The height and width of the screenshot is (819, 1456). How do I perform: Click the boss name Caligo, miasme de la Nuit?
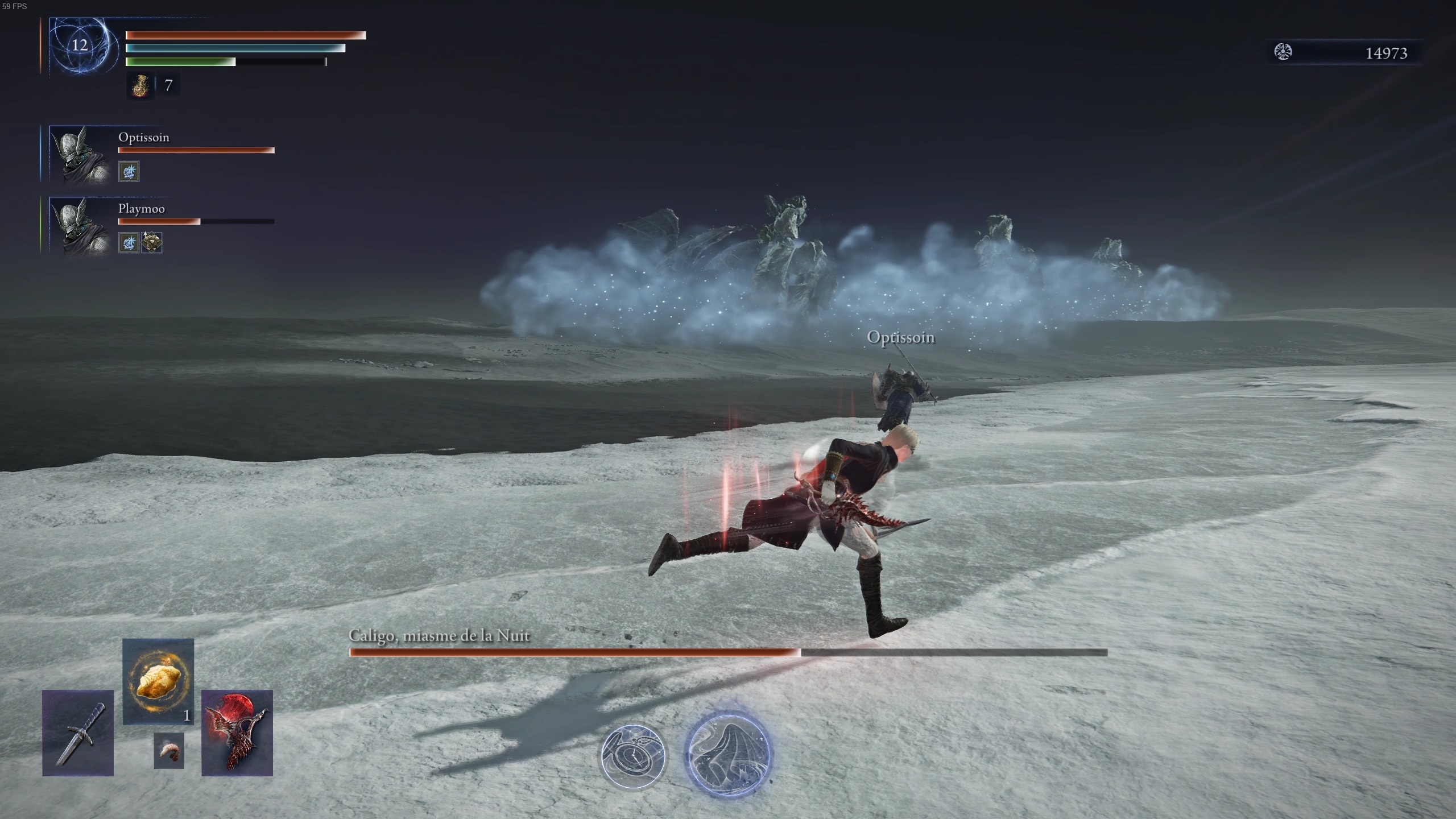(x=439, y=636)
